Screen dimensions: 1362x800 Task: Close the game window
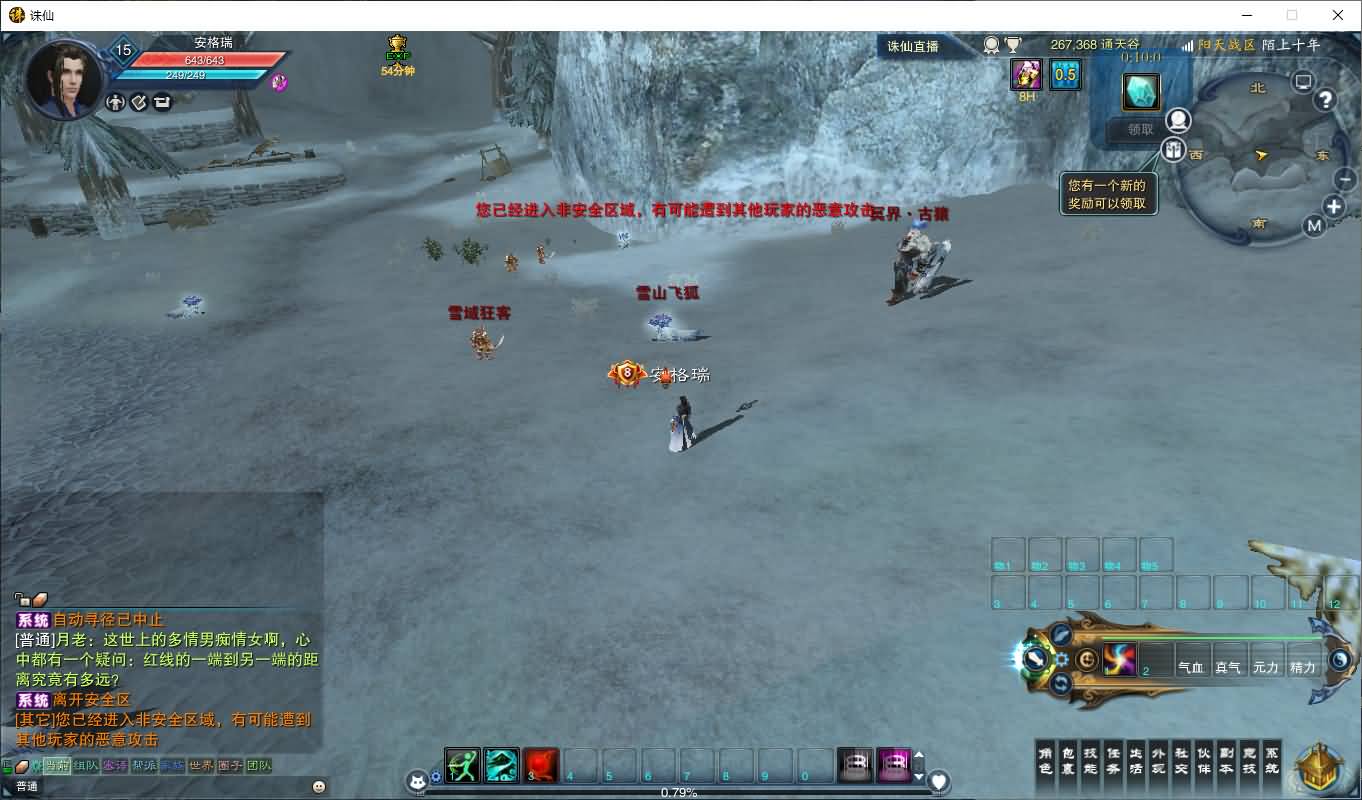(x=1338, y=15)
